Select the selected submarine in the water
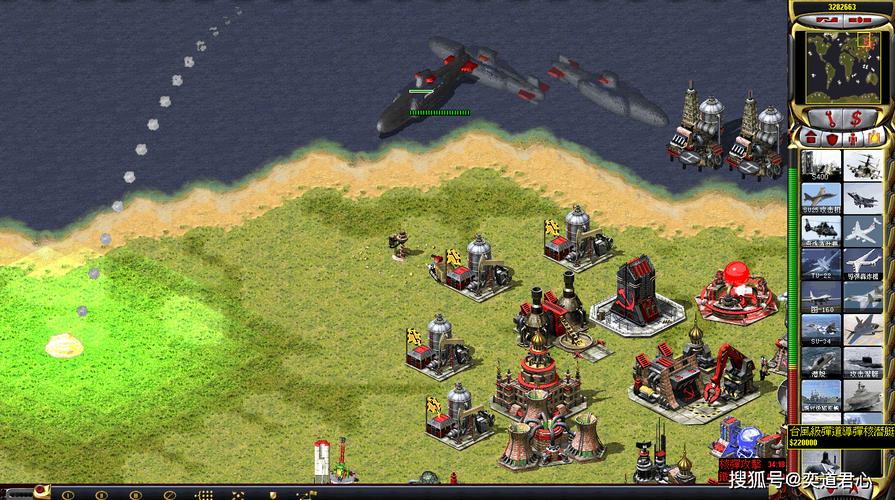The width and height of the screenshot is (895, 500). pyautogui.click(x=420, y=108)
